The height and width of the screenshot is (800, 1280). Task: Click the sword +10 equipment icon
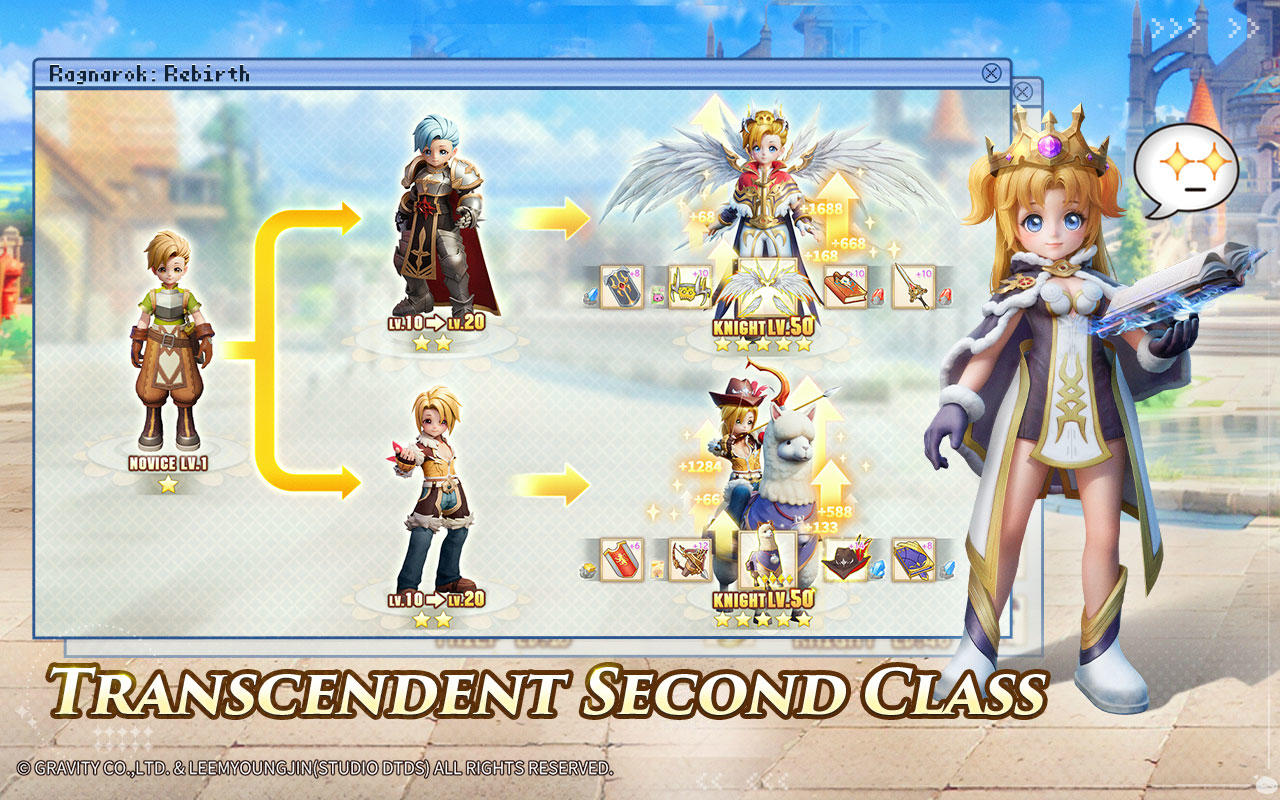[913, 286]
